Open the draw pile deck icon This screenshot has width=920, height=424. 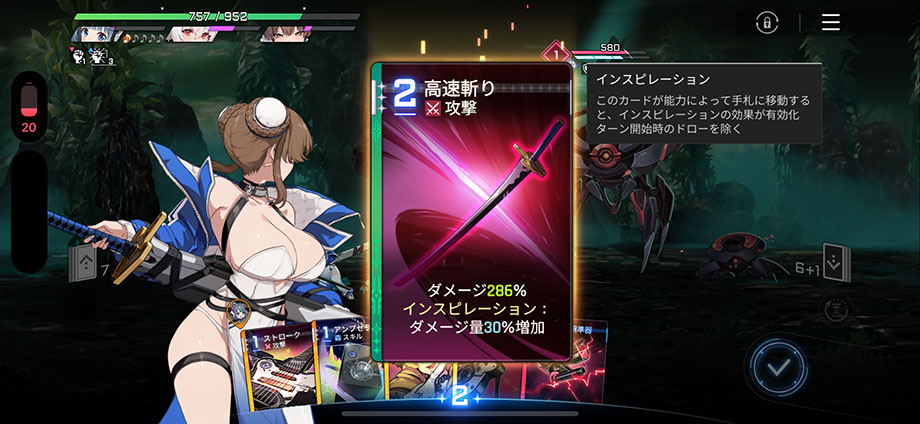pyautogui.click(x=83, y=266)
